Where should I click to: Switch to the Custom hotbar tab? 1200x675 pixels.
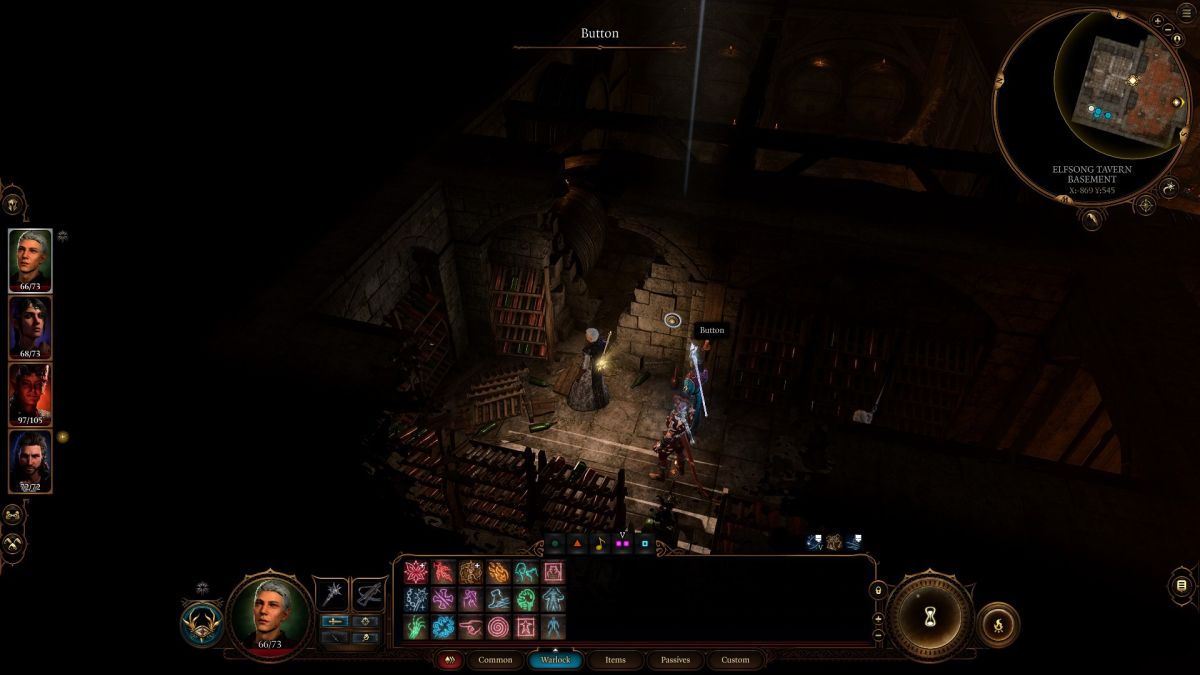735,660
